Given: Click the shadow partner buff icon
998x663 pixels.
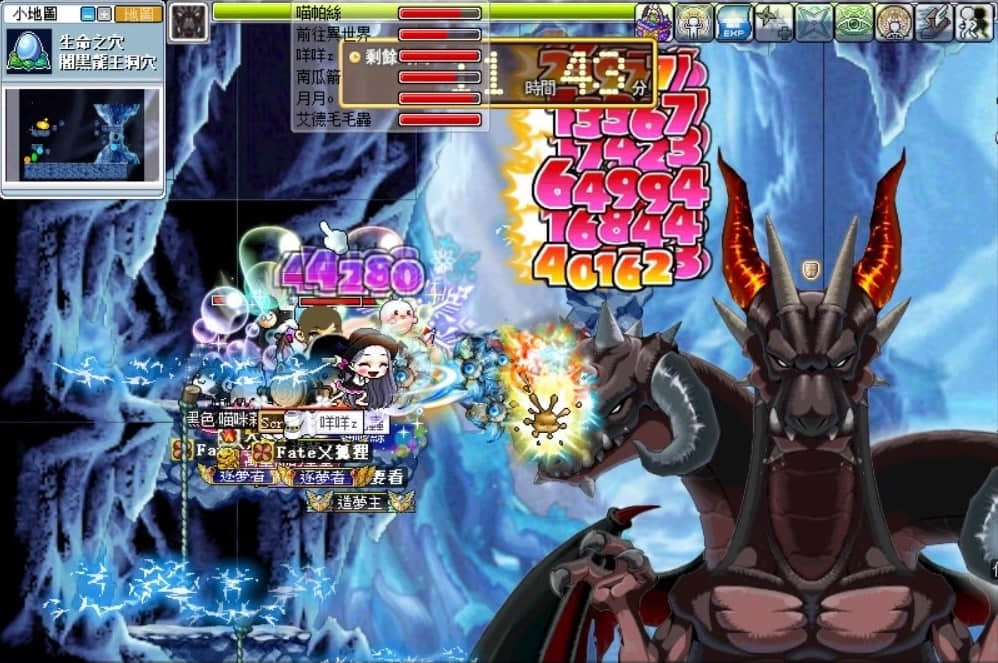Looking at the screenshot, I should pyautogui.click(x=974, y=21).
